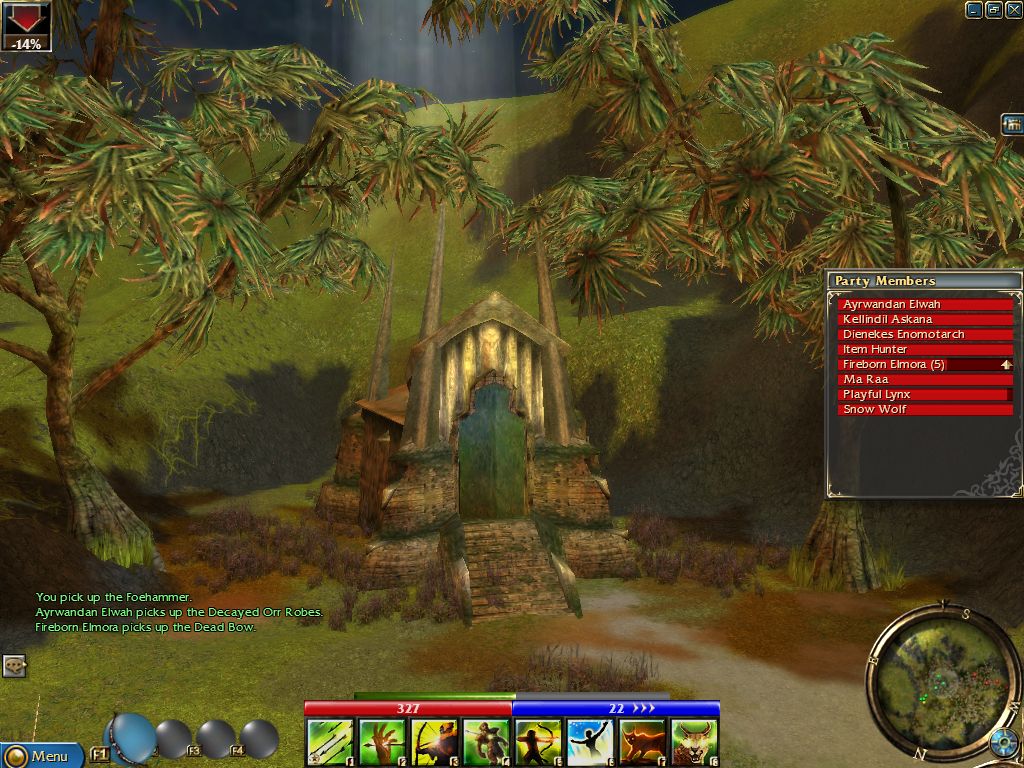Viewport: 1024px width, 768px height.
Task: Activate the arrow barrage skill
Action: [x=330, y=743]
